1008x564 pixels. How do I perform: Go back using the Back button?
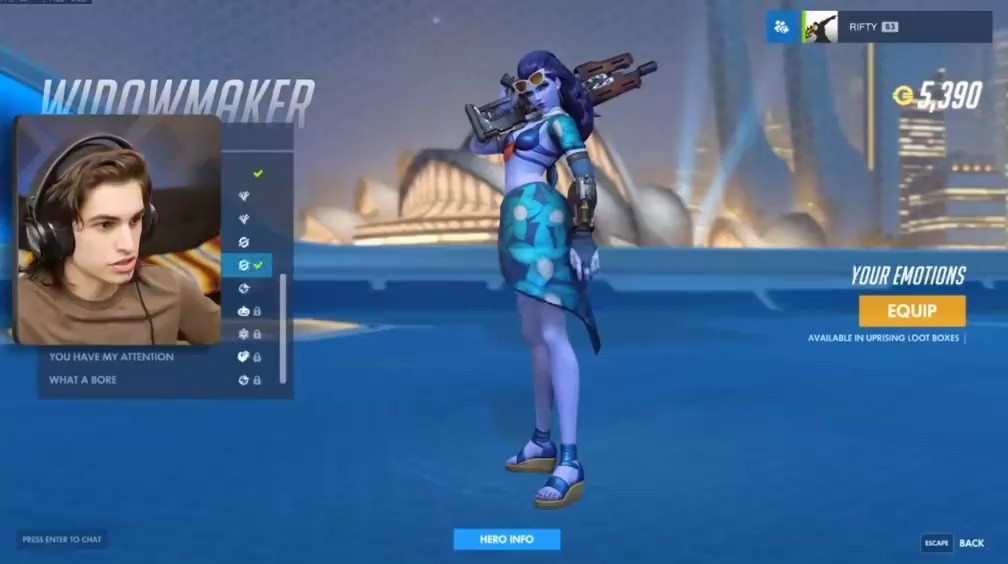pos(970,543)
